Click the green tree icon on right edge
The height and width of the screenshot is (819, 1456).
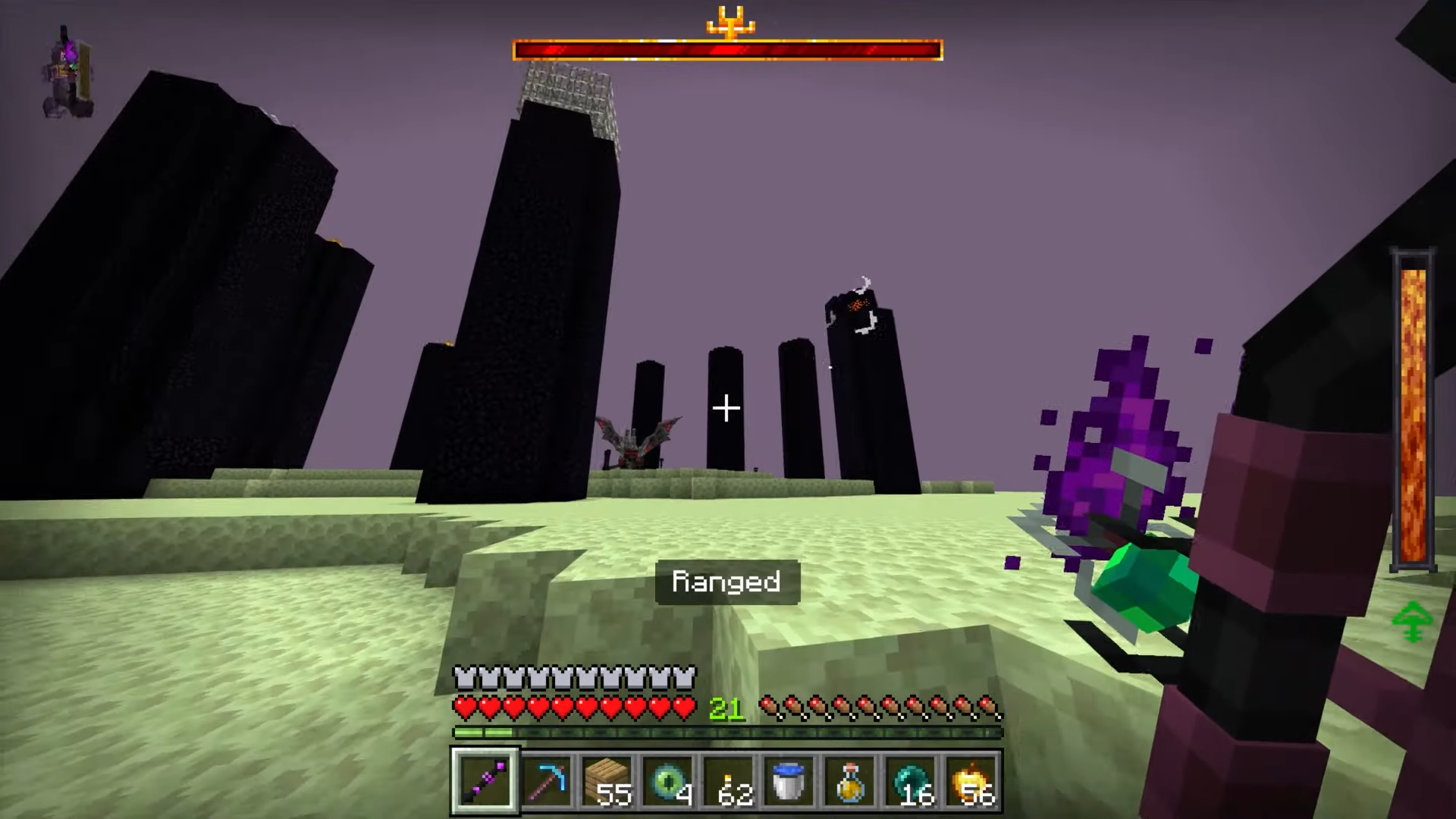(1412, 622)
